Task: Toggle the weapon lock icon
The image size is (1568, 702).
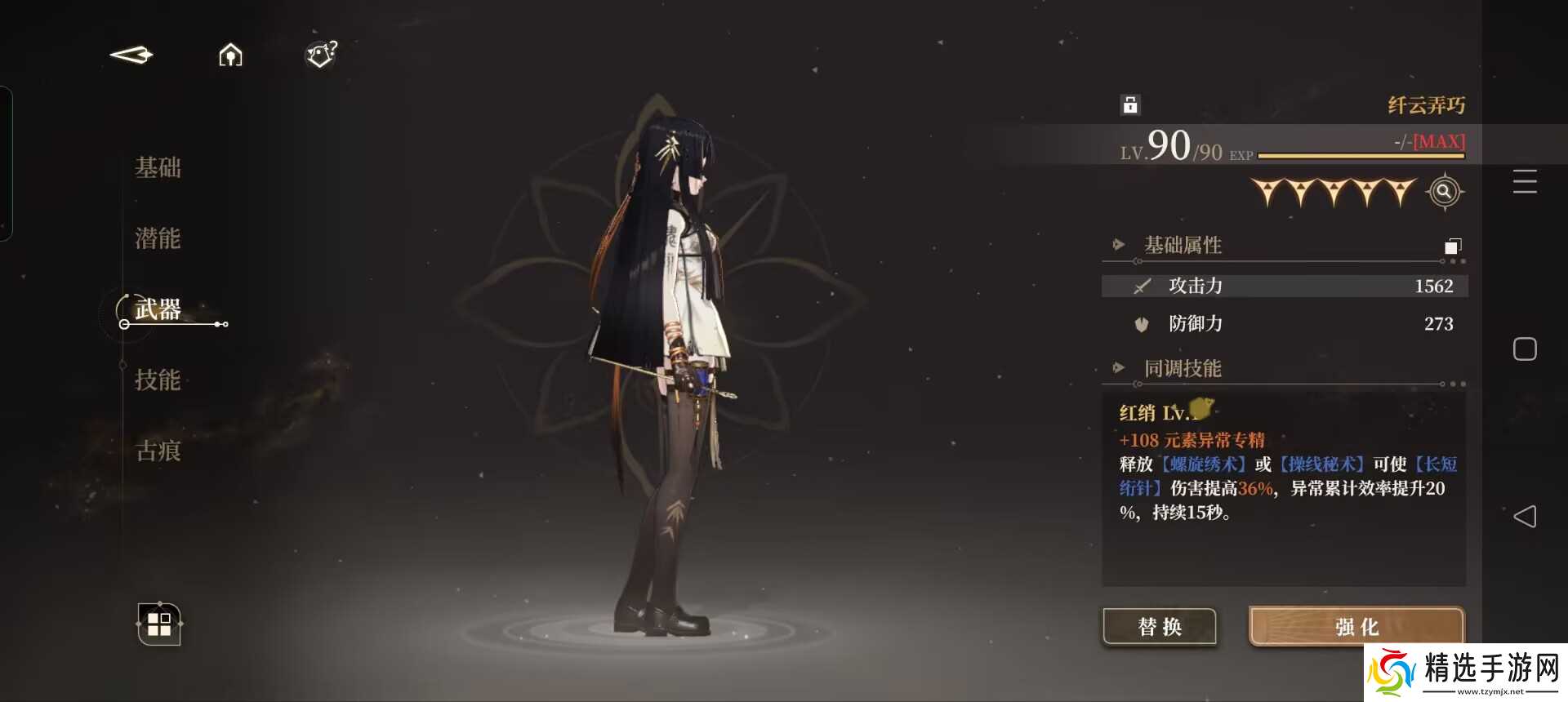Action: click(1130, 104)
